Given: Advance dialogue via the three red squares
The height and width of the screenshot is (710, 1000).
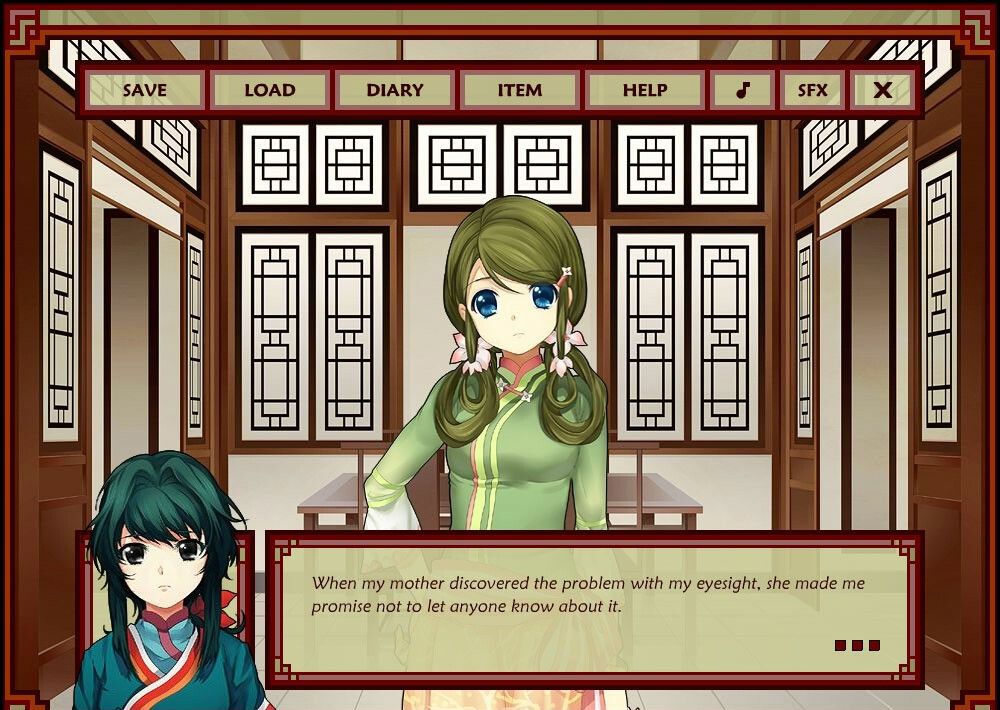Looking at the screenshot, I should [857, 645].
